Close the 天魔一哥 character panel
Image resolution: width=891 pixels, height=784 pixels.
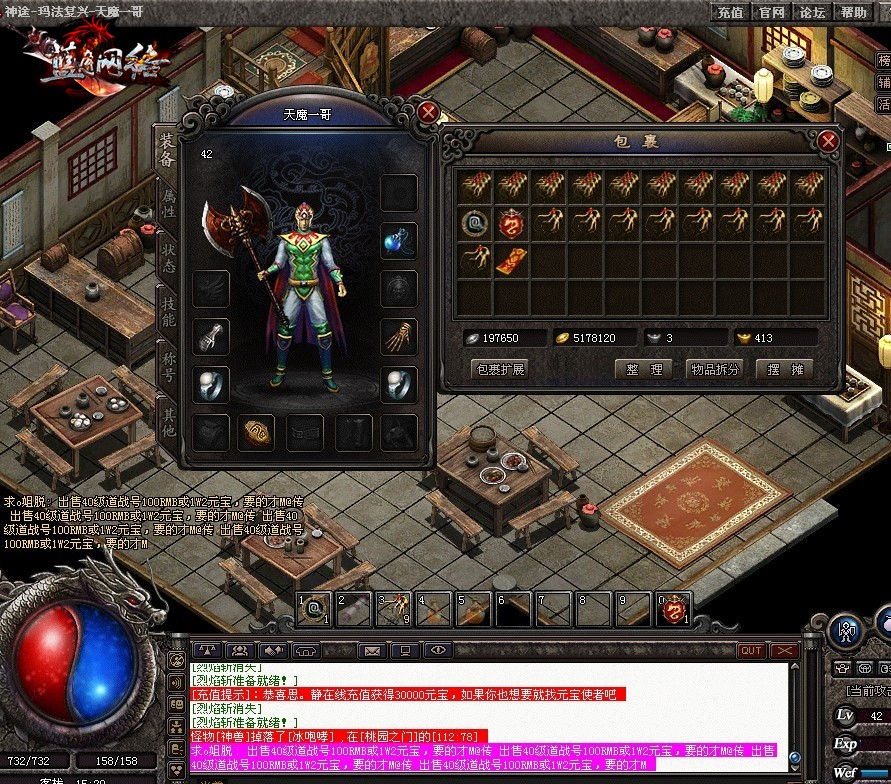pos(428,111)
